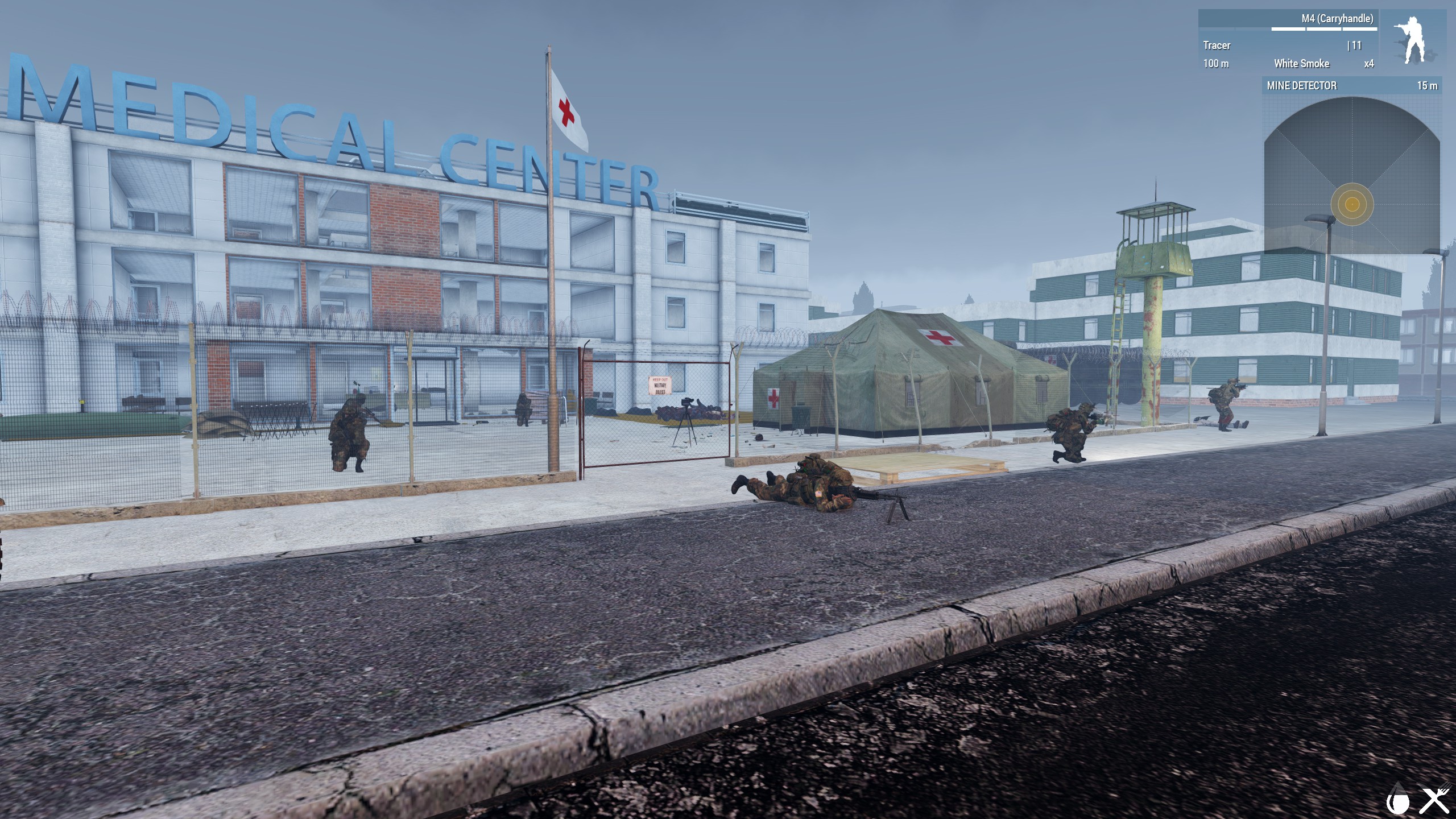Select the White Smoke grenade entry
1456x819 pixels.
tap(1301, 64)
